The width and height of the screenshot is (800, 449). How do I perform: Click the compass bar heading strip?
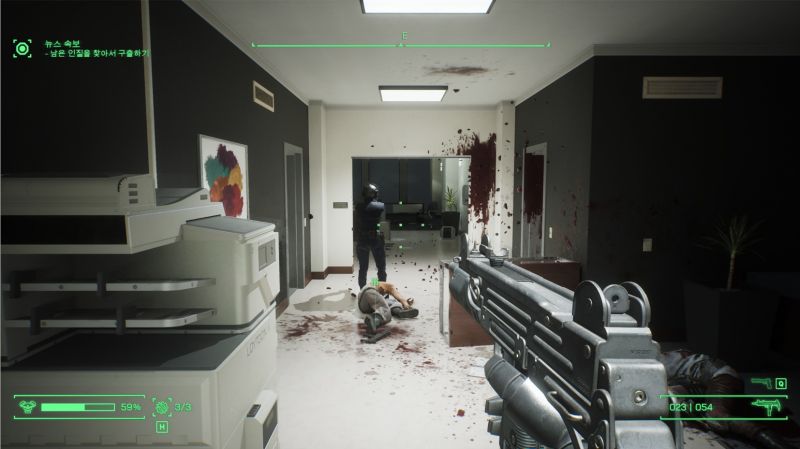pos(400,44)
